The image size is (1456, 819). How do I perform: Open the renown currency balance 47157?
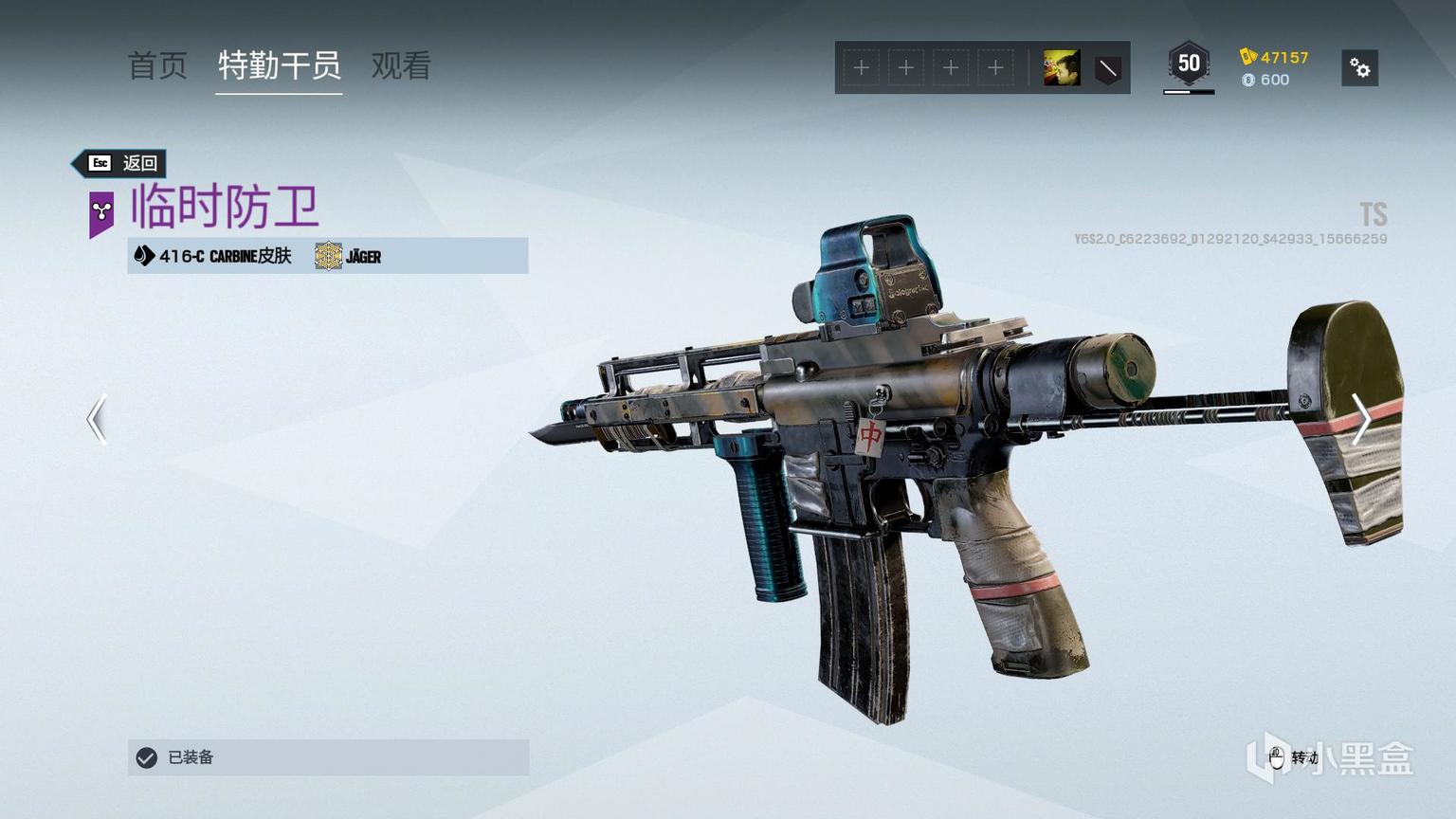(x=1274, y=57)
